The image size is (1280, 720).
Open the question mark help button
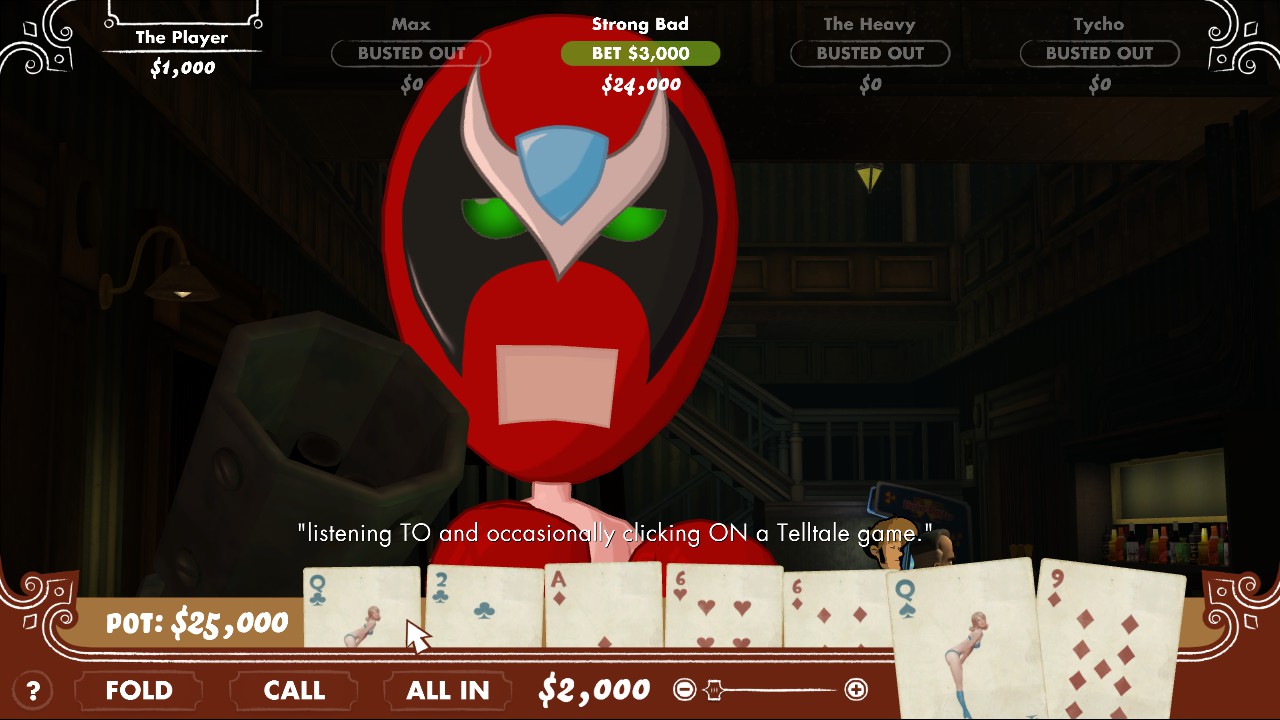coord(33,690)
